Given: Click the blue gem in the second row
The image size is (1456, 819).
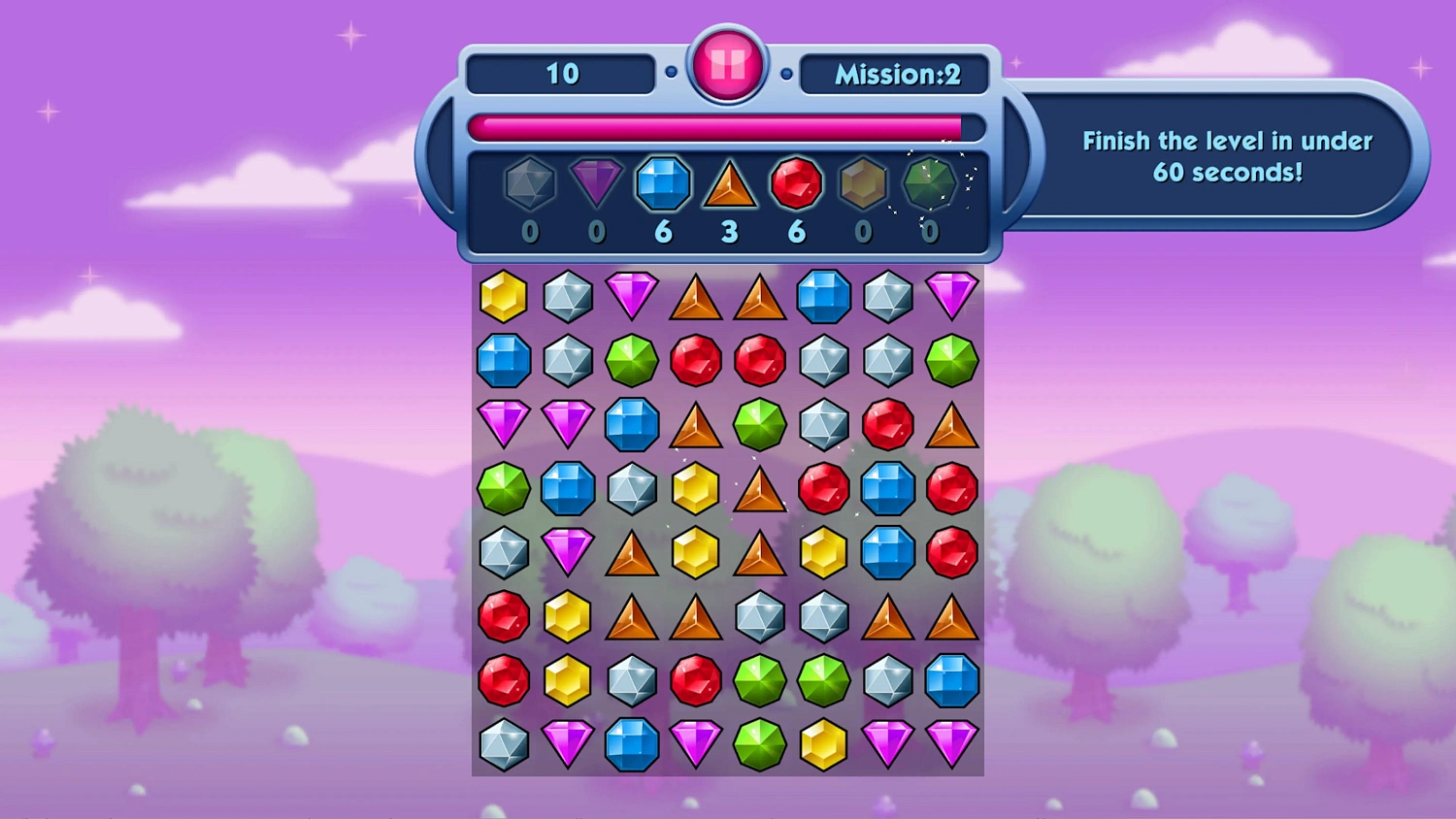Looking at the screenshot, I should (503, 361).
